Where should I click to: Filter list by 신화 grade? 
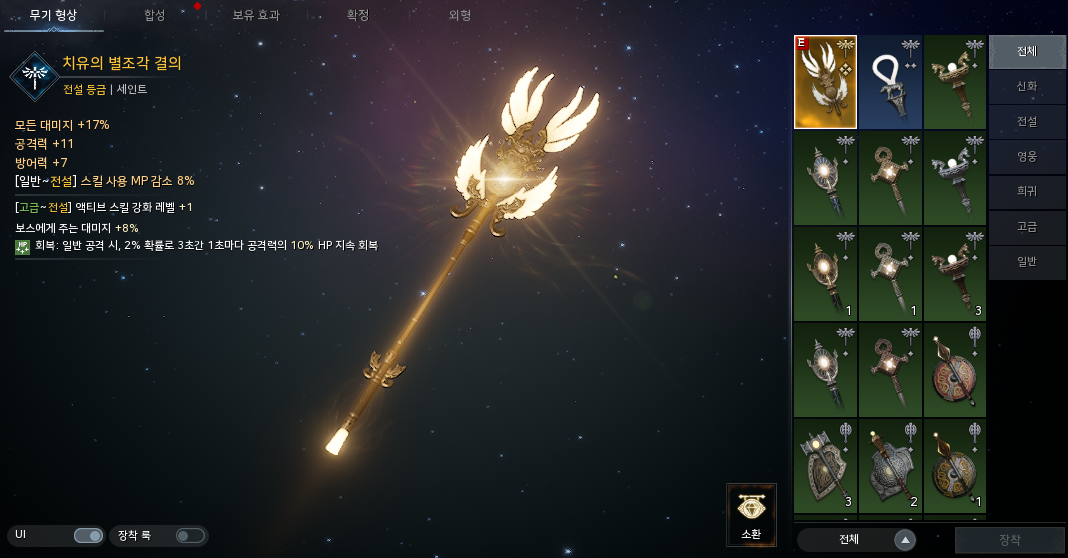(1027, 87)
